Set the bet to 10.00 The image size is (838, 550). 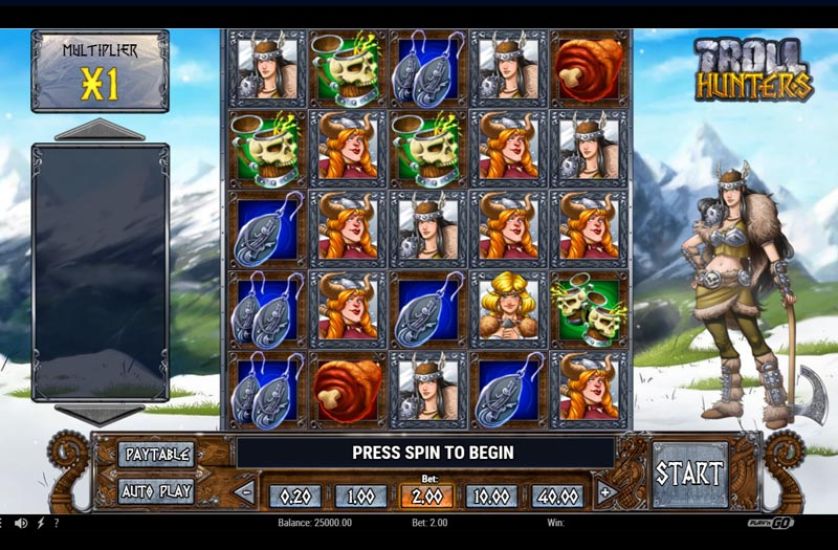coord(493,496)
